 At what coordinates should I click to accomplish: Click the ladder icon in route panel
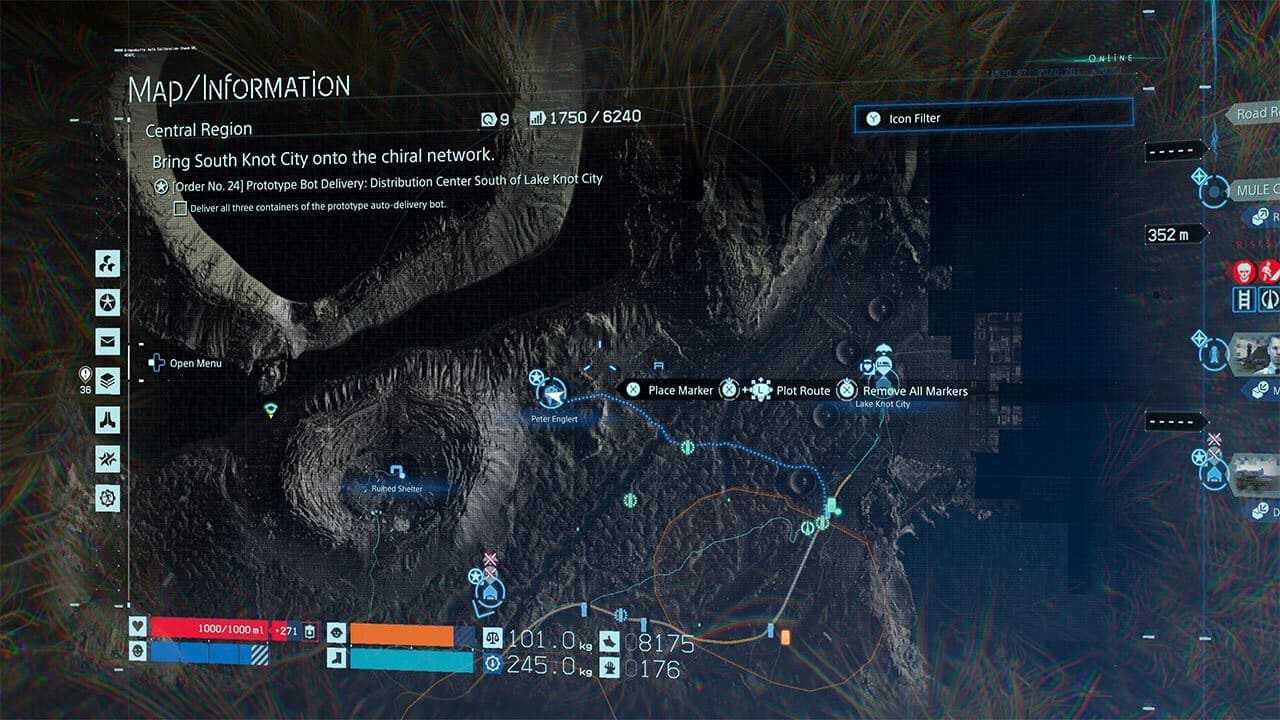[x=1245, y=299]
